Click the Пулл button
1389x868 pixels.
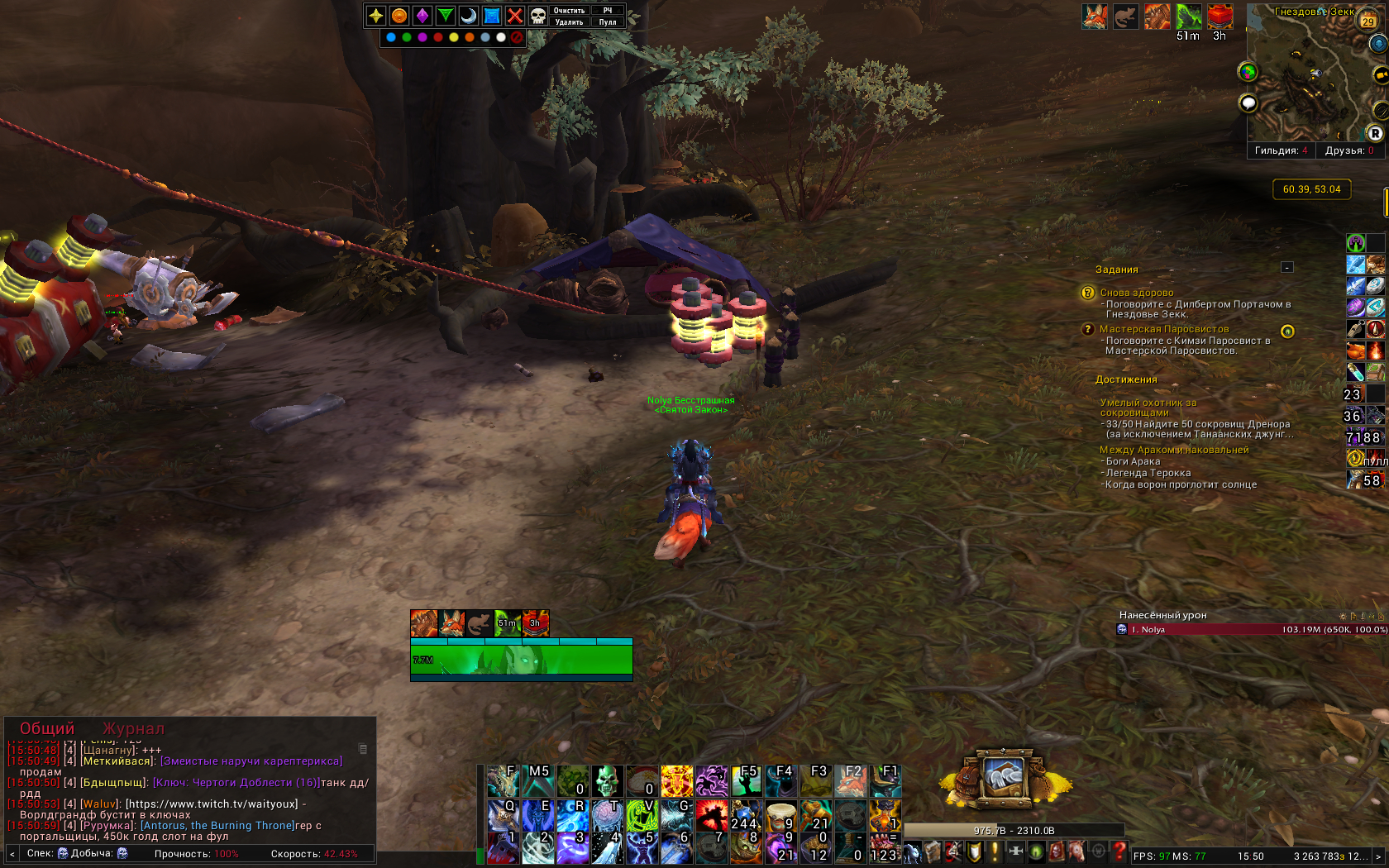[608, 22]
